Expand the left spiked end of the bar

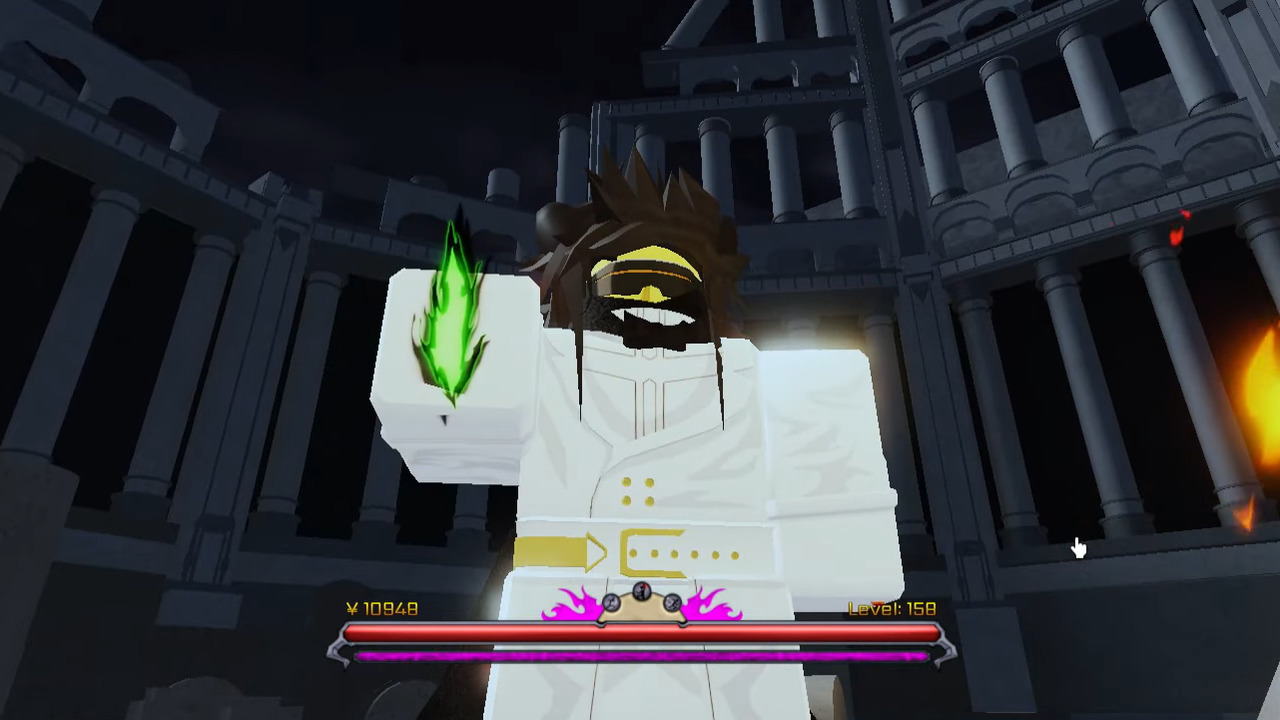click(x=340, y=648)
